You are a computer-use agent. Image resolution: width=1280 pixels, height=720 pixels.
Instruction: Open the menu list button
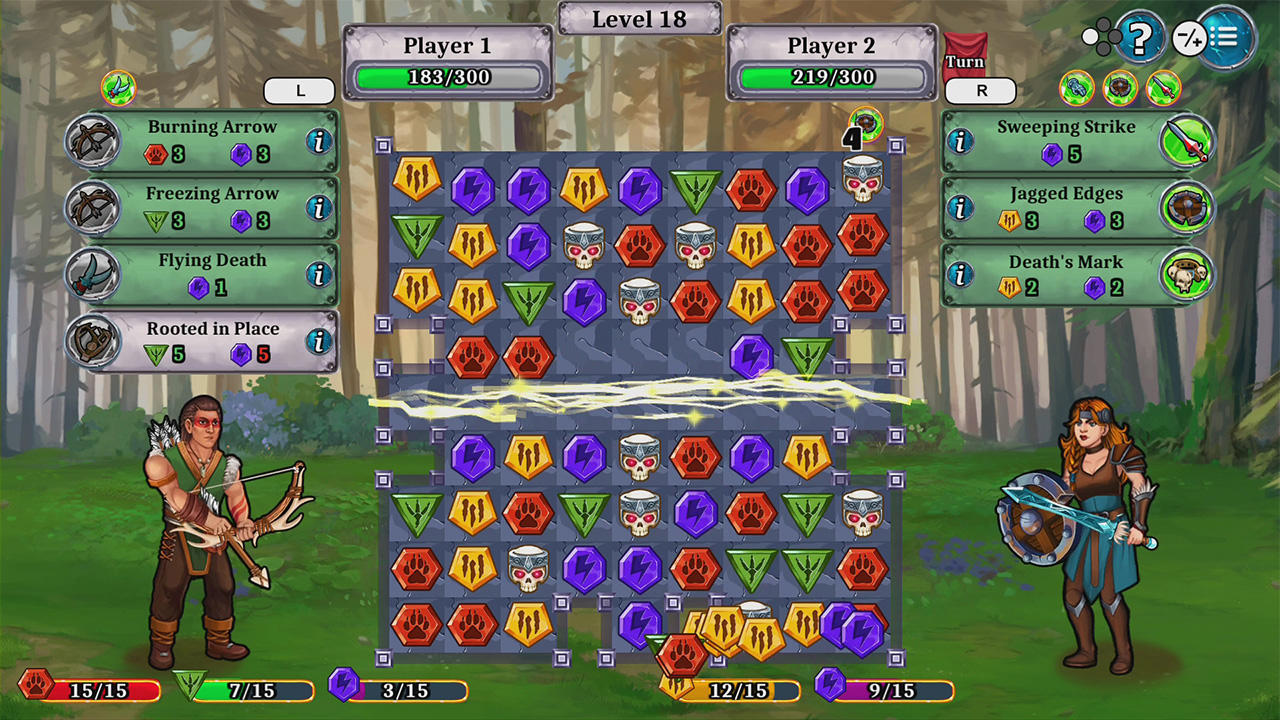tap(1228, 38)
